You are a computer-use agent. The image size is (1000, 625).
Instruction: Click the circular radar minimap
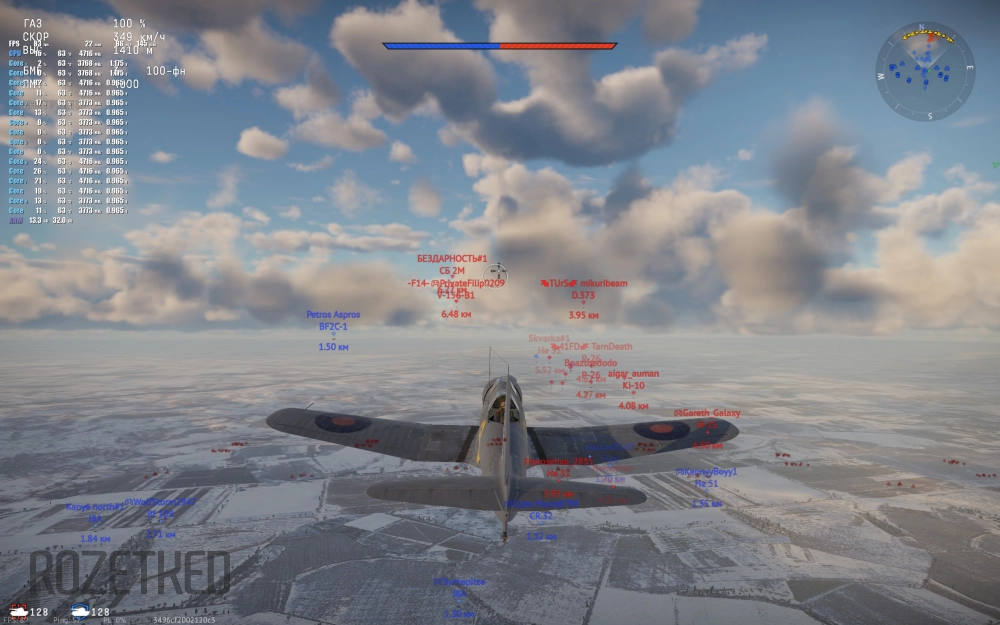[925, 71]
